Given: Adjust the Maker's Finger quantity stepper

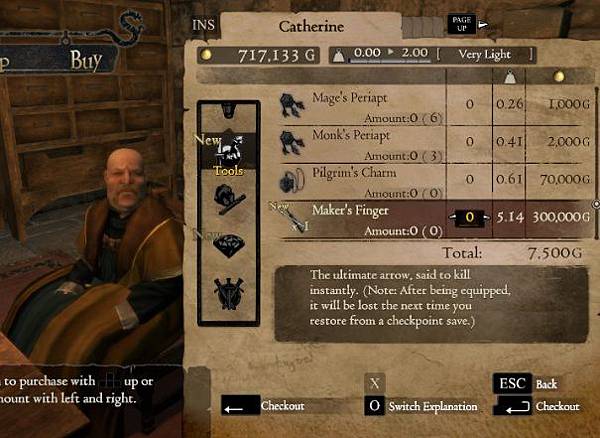Looking at the screenshot, I should [465, 216].
